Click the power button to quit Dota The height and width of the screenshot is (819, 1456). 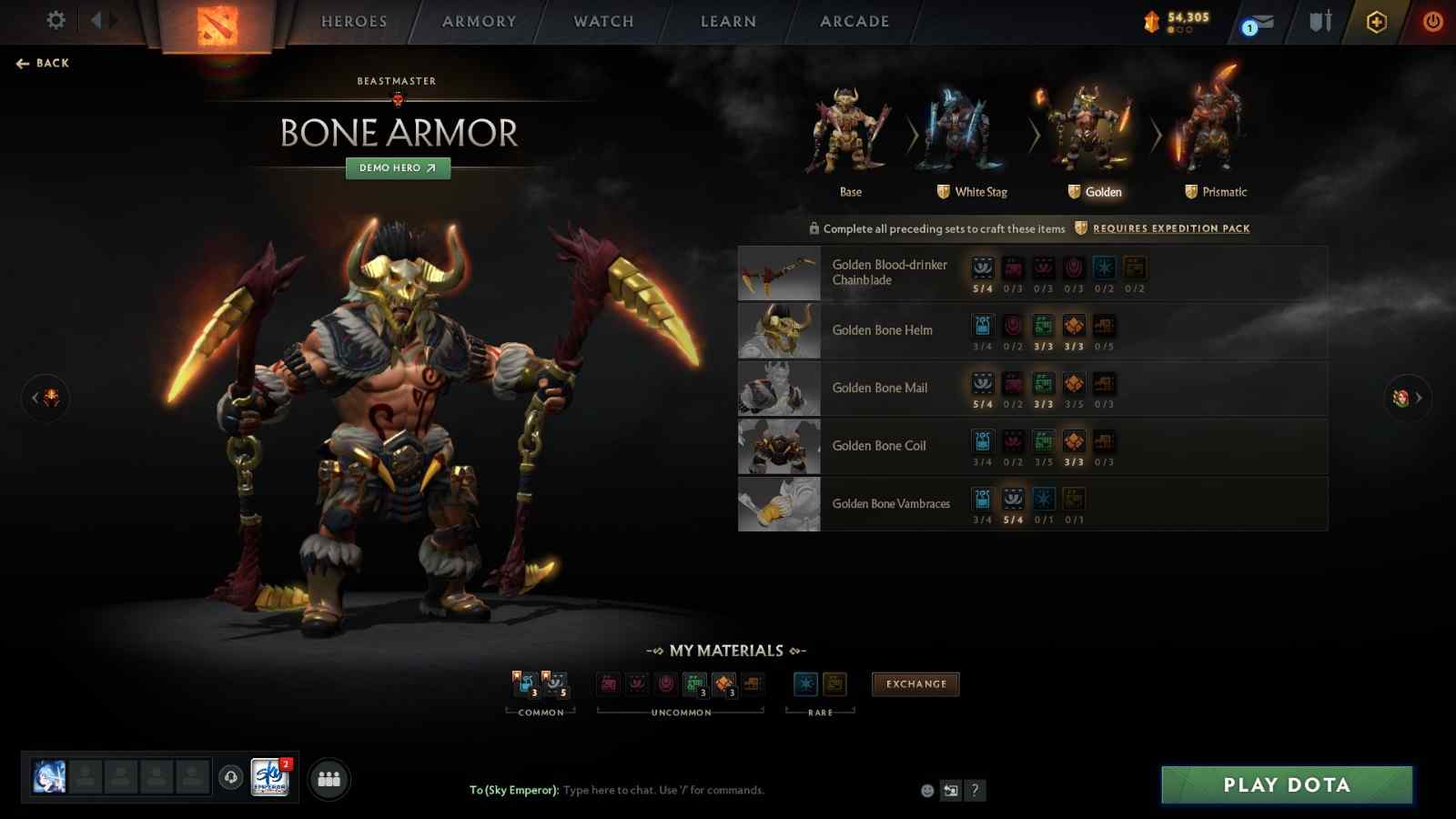pyautogui.click(x=1434, y=21)
